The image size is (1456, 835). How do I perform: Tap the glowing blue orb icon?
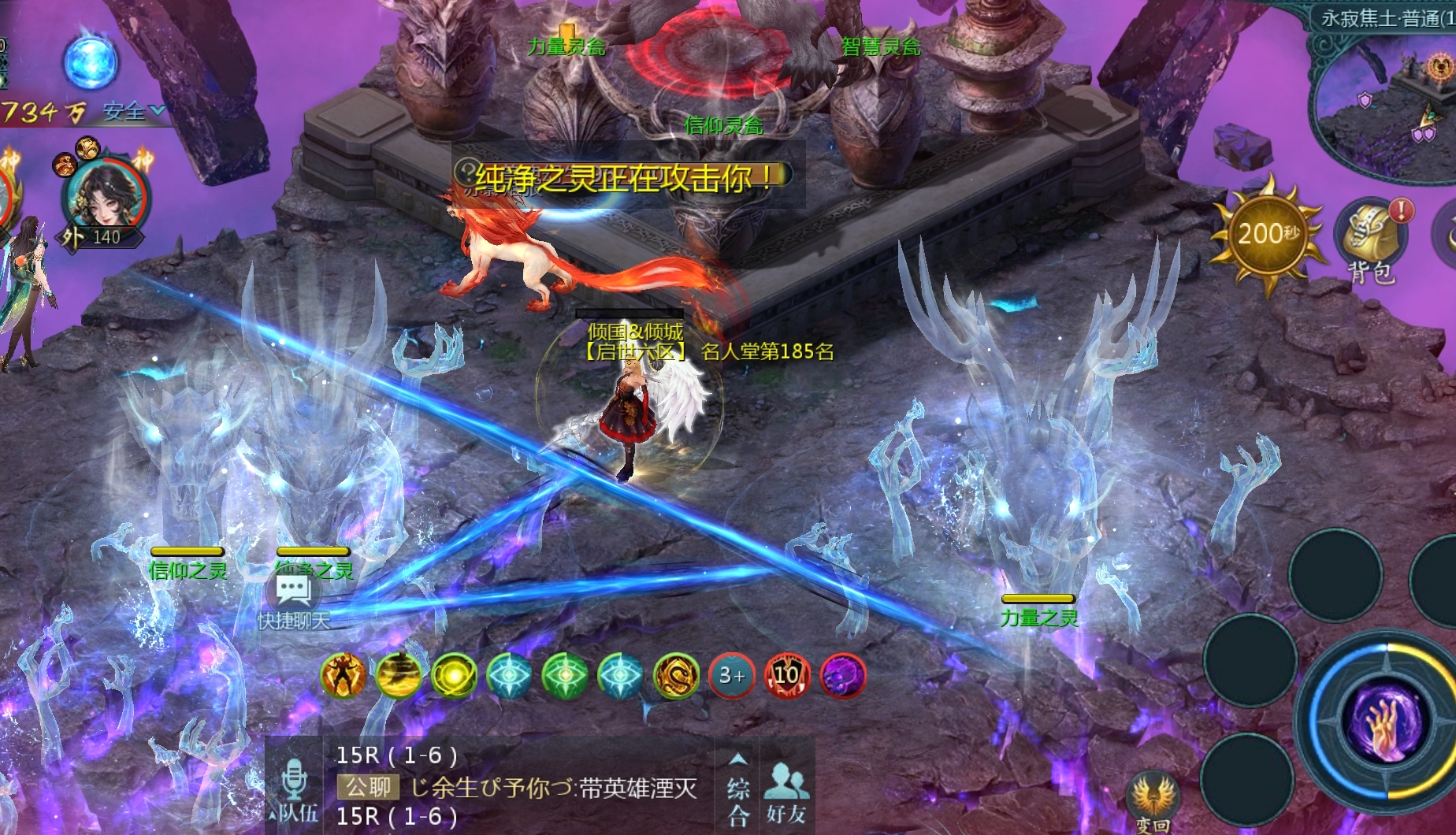tap(91, 63)
